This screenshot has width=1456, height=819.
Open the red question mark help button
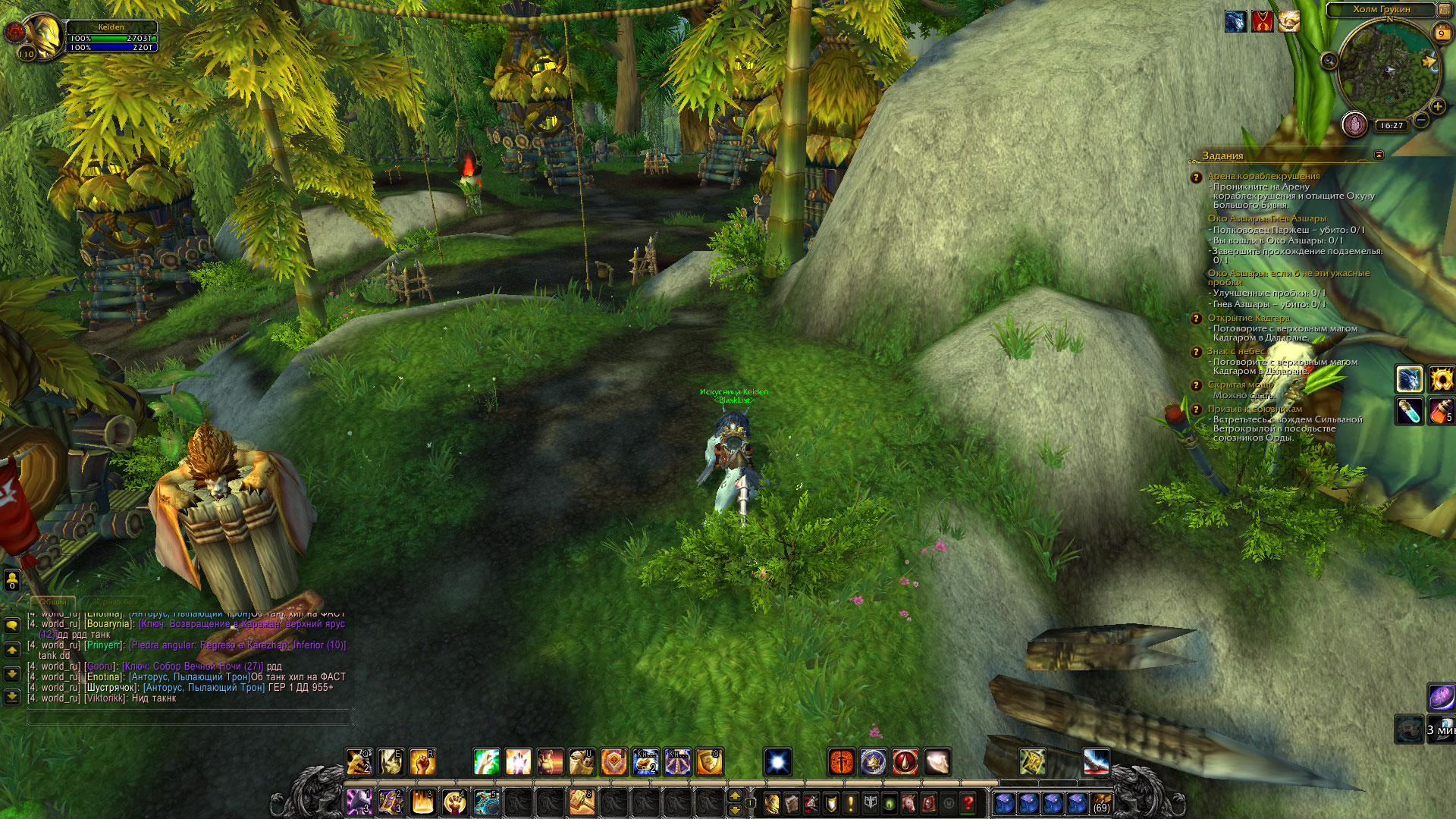(968, 802)
